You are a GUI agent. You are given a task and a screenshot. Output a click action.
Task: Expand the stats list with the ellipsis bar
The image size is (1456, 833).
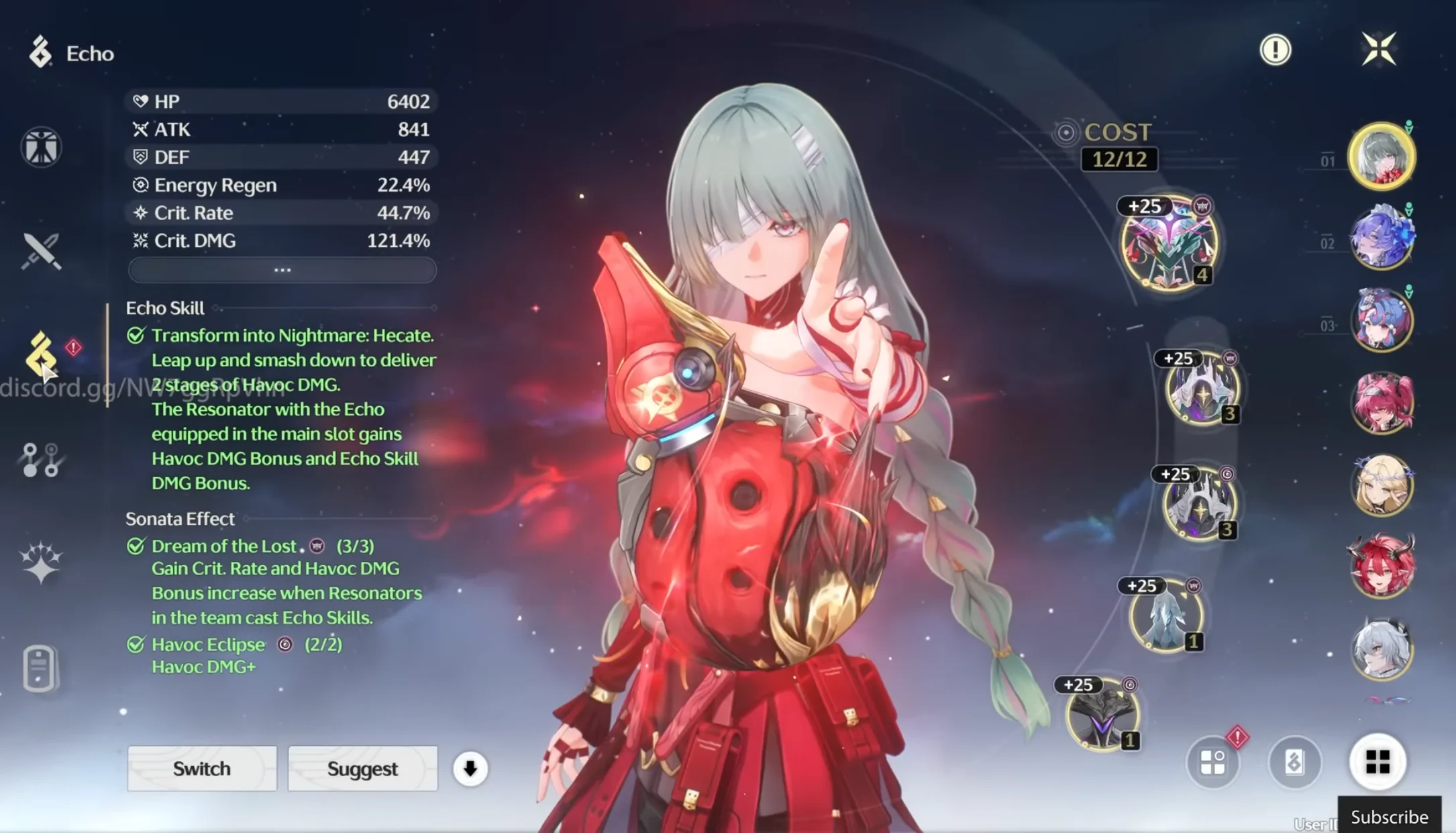(x=282, y=270)
